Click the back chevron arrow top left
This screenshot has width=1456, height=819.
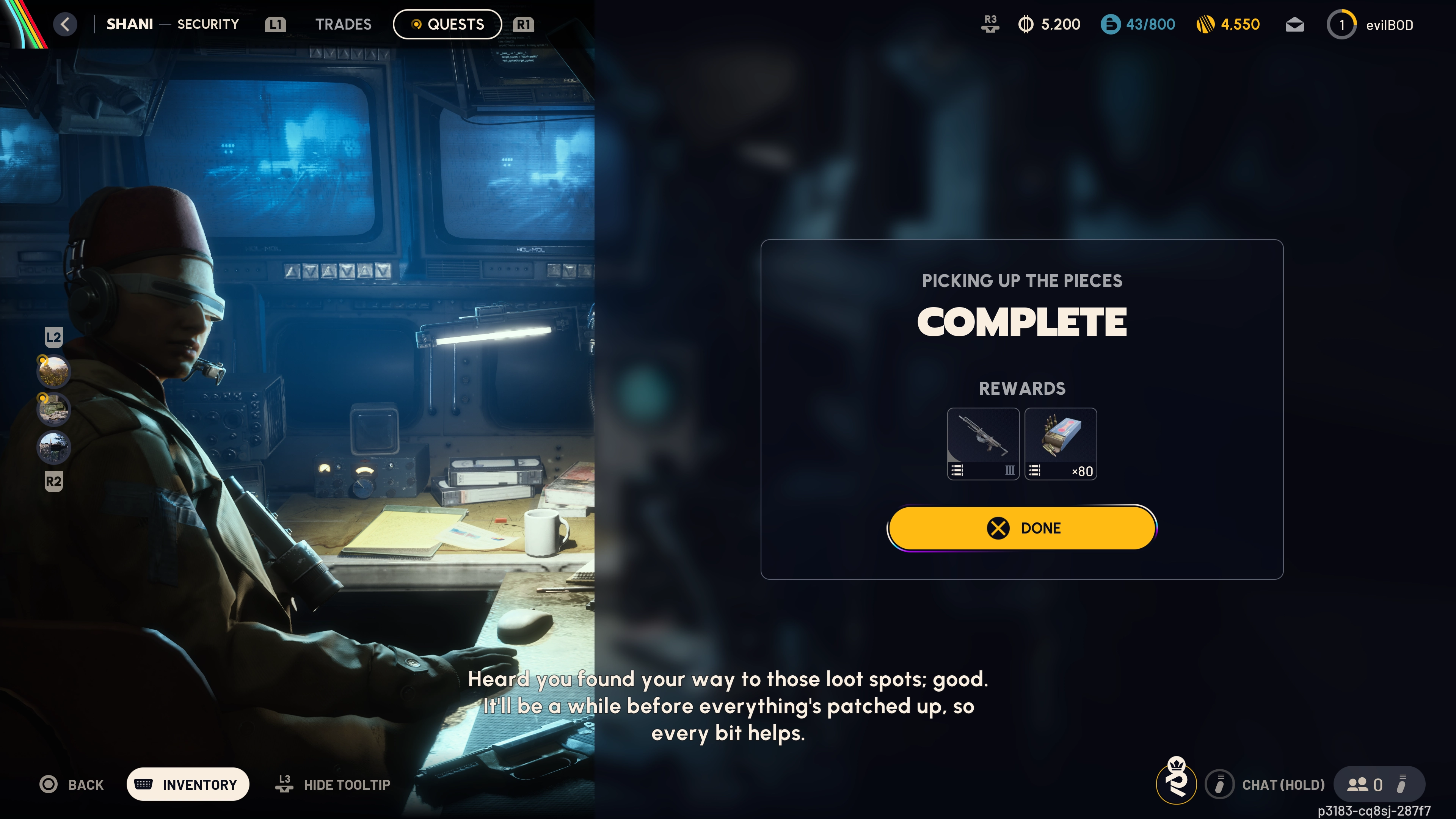pos(65,24)
